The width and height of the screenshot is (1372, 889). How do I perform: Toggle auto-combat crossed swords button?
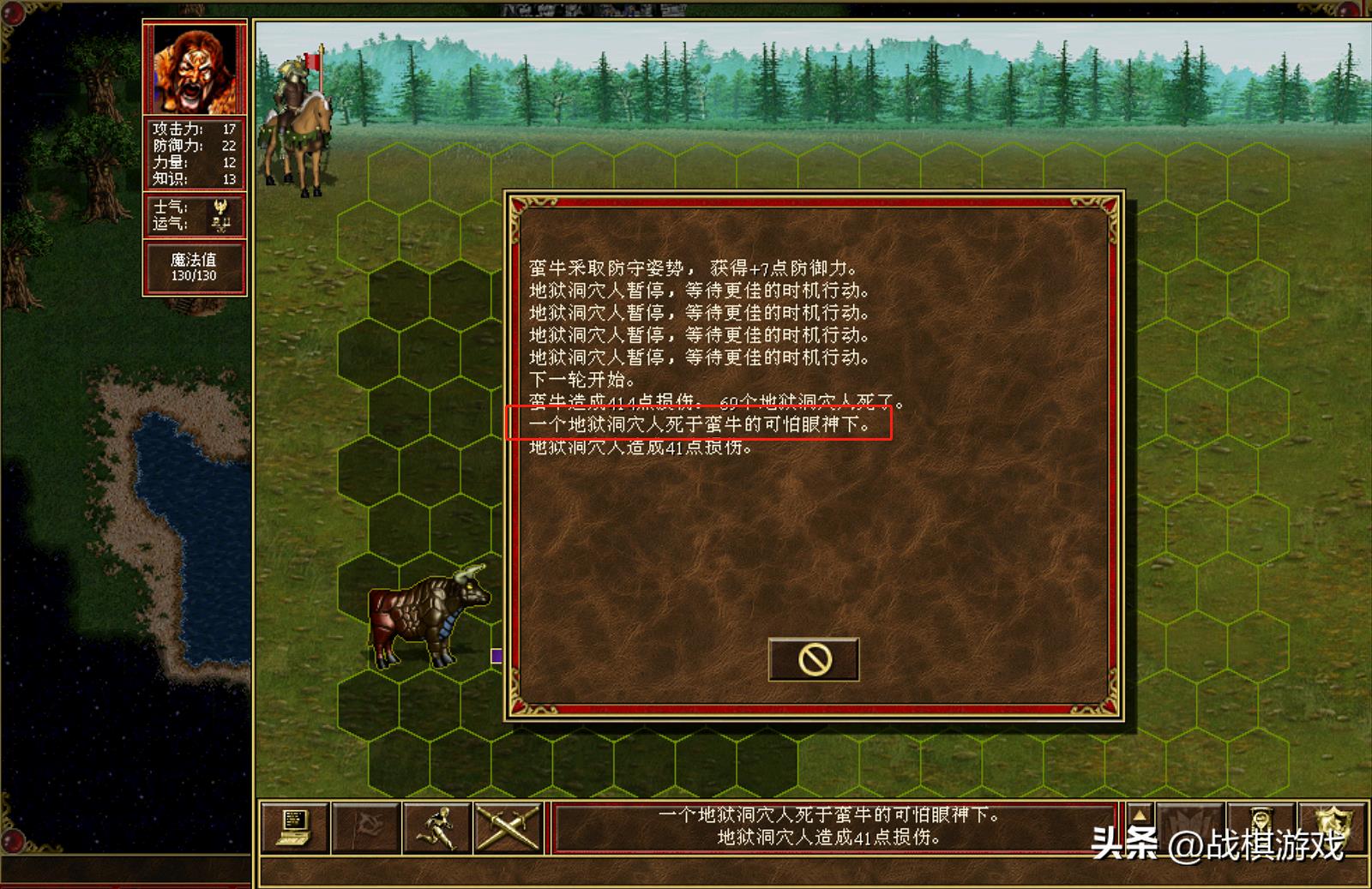(x=508, y=827)
